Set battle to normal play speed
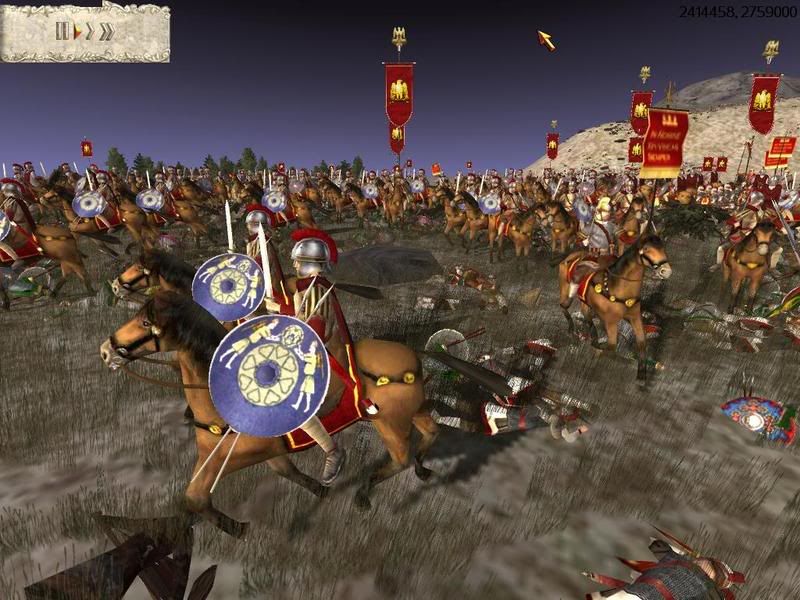 click(77, 31)
